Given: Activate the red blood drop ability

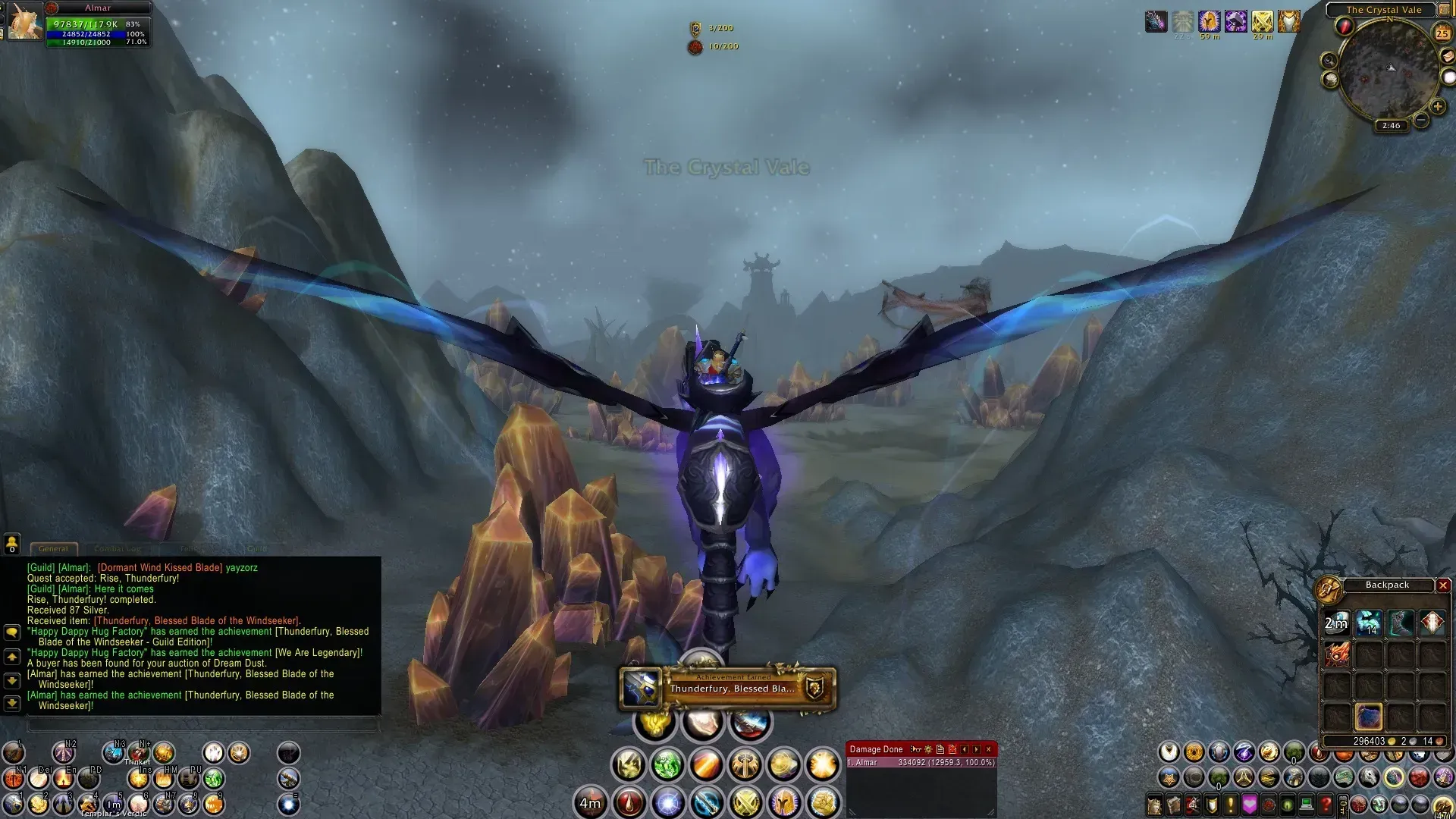Looking at the screenshot, I should click(x=629, y=802).
